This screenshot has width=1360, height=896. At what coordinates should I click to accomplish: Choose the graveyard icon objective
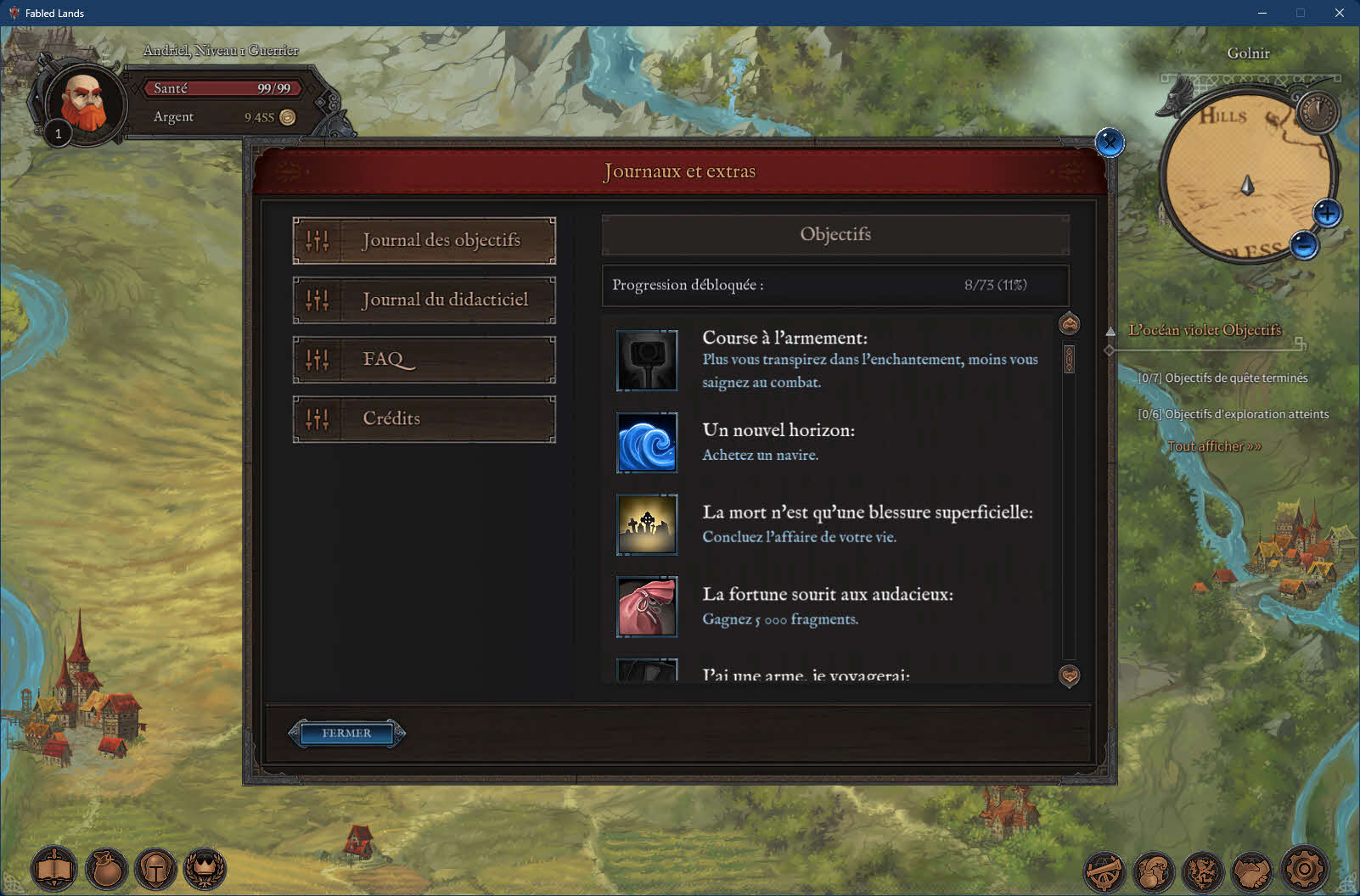[x=647, y=524]
